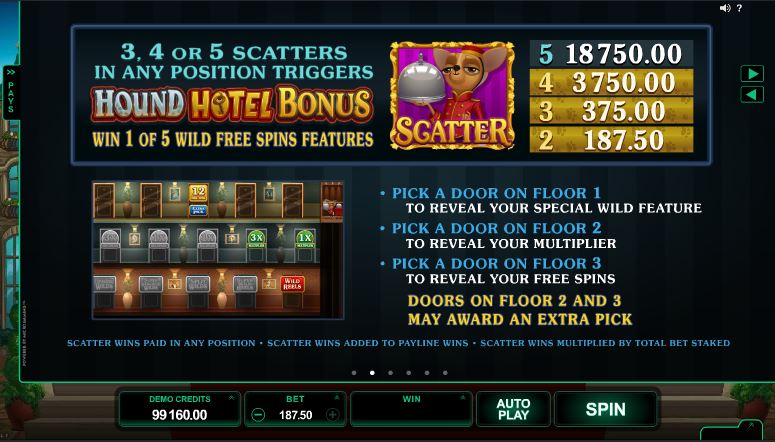Viewport: 775px width, 442px height.
Task: Expand the Demo Credits panel
Action: click(x=231, y=398)
